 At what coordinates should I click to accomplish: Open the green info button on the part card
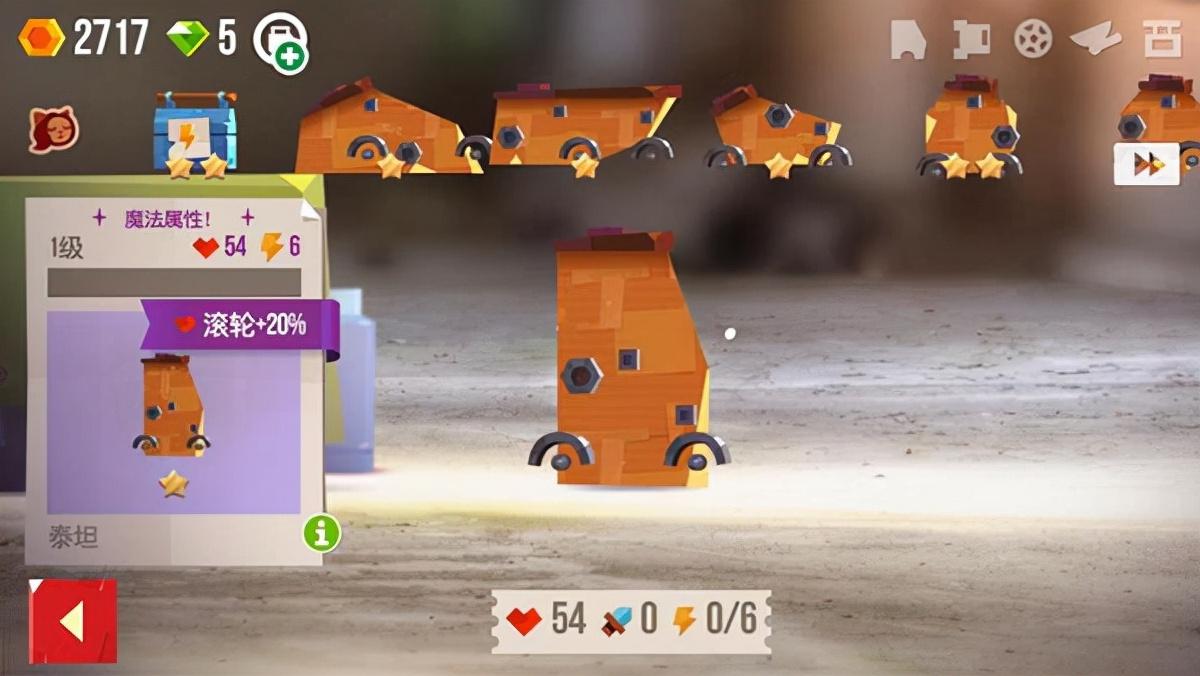click(322, 534)
